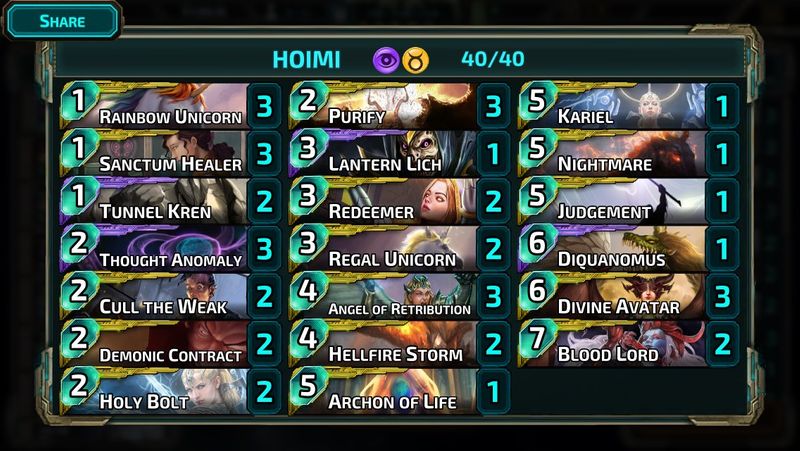The image size is (800, 451).
Task: Select the Cull the Weak card
Action: (x=160, y=296)
